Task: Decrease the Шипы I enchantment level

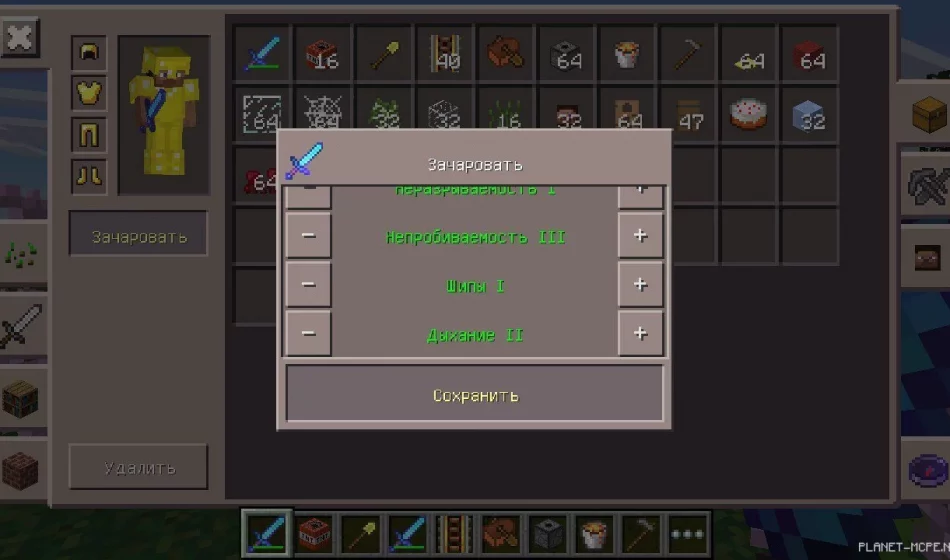Action: tap(308, 285)
